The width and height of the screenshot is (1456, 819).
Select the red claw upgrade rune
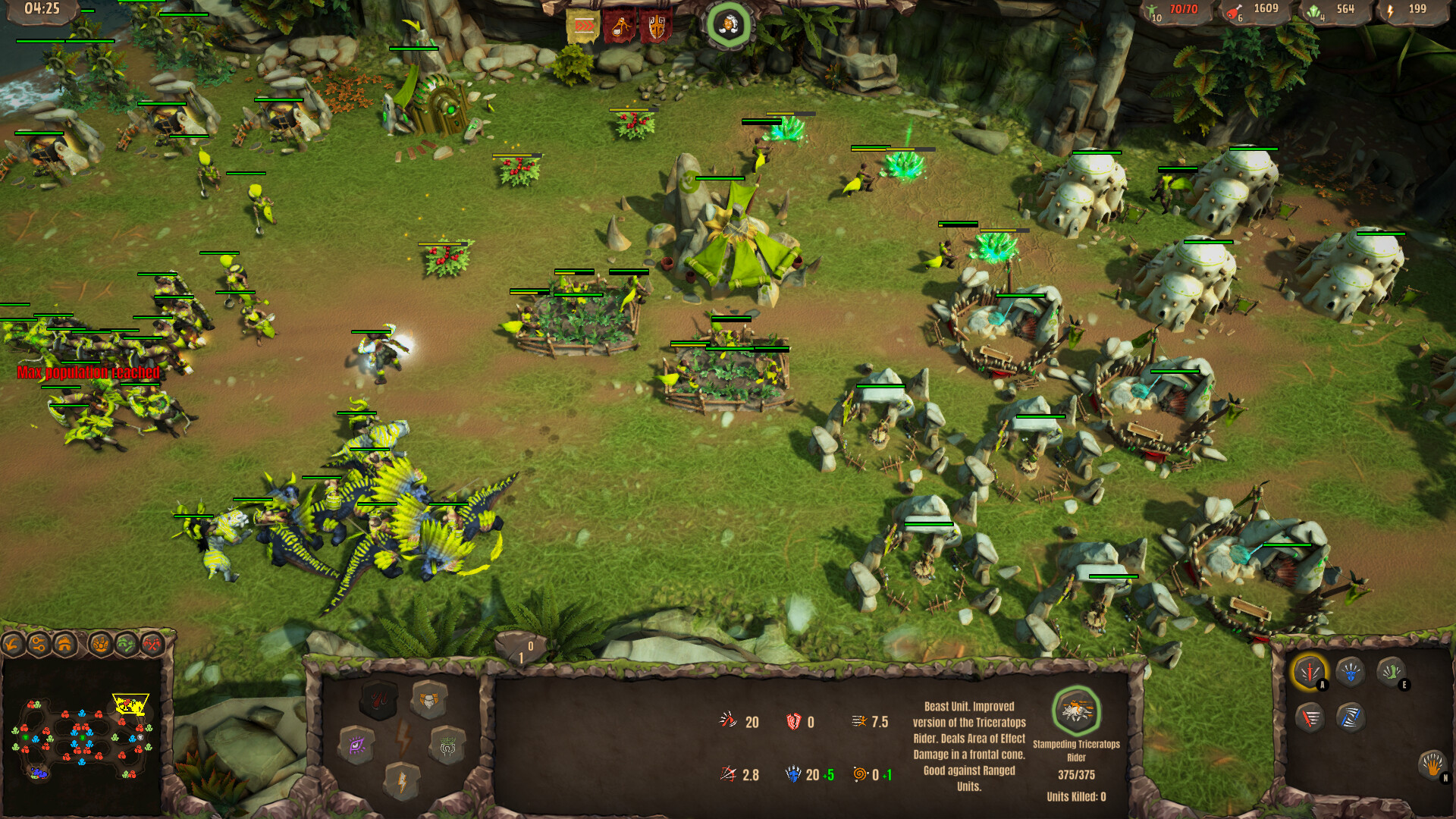click(x=379, y=701)
